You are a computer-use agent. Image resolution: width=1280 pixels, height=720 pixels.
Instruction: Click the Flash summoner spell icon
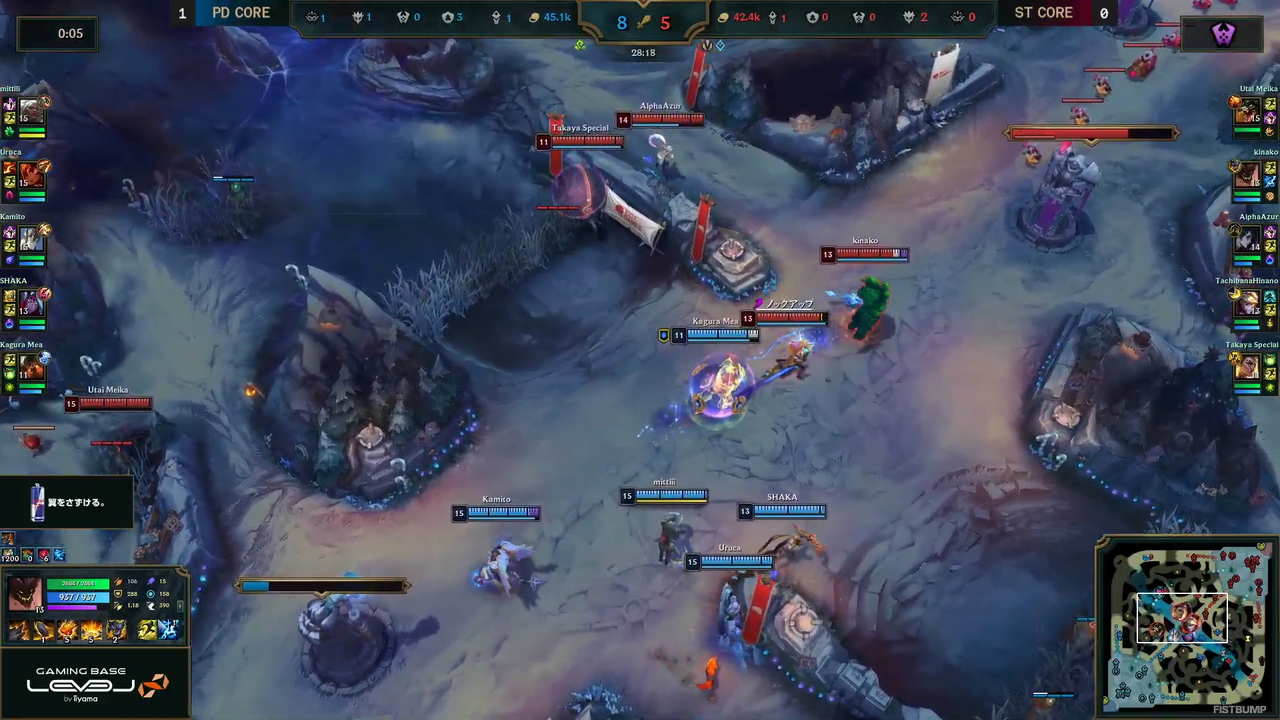[x=148, y=630]
